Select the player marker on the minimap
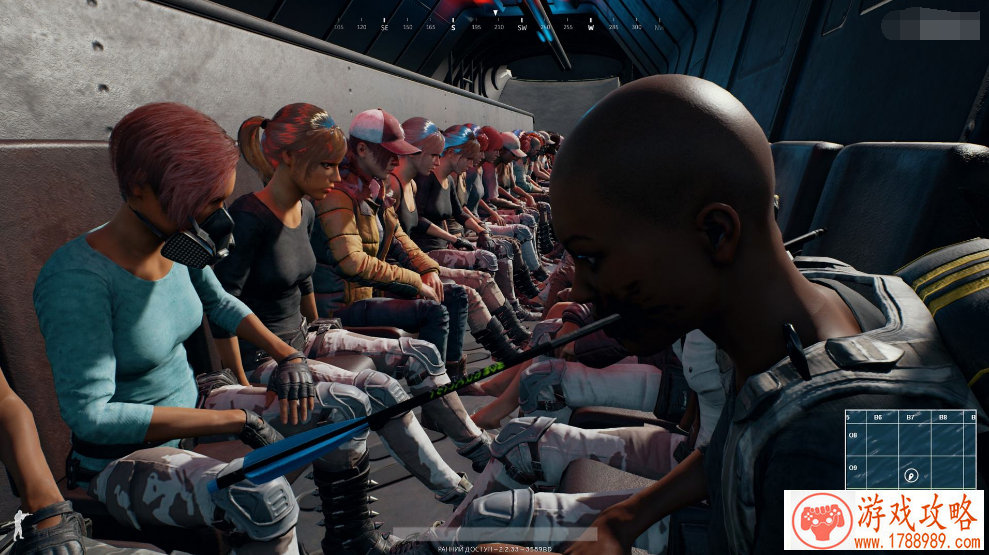The width and height of the screenshot is (989, 555). click(x=911, y=475)
